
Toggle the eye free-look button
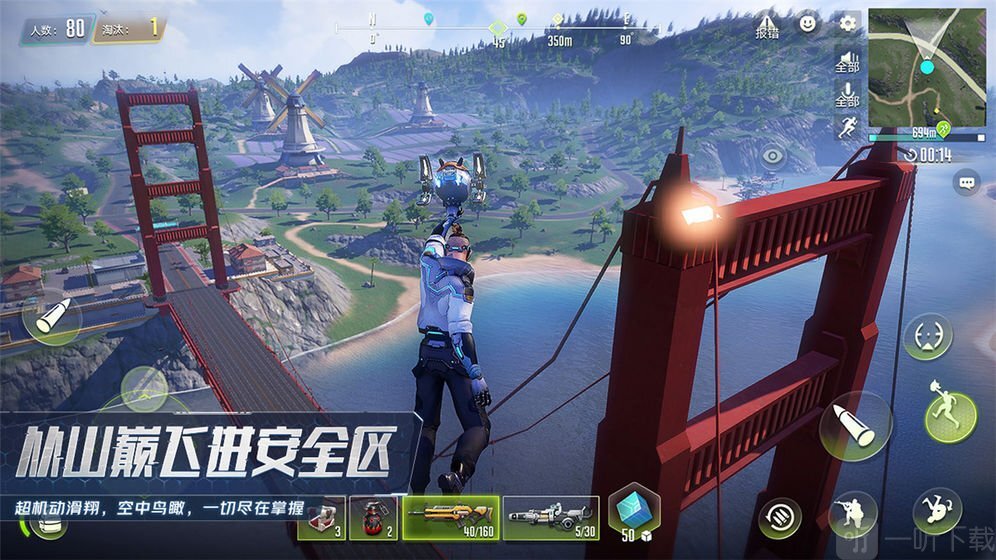coord(773,156)
